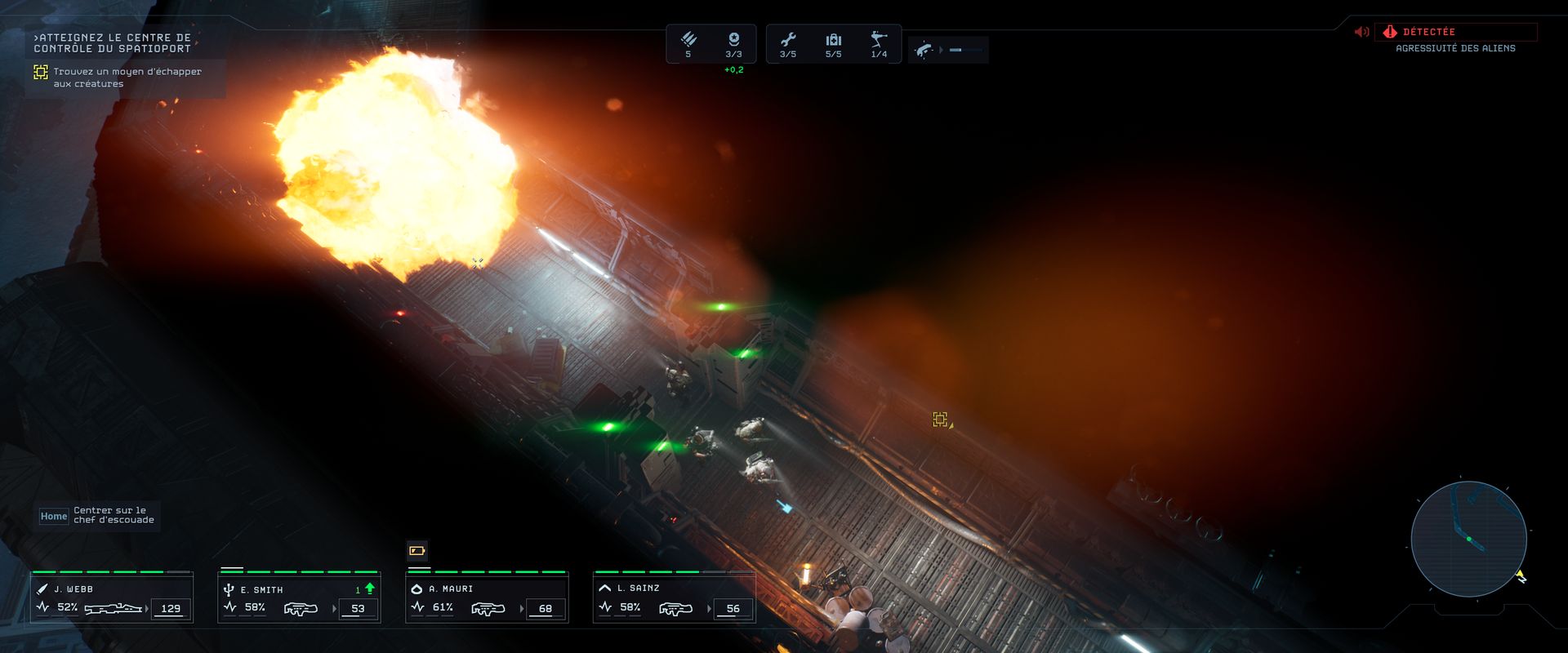This screenshot has width=1568, height=653.
Task: Select marine L. Sainz's squad card
Action: (x=674, y=598)
